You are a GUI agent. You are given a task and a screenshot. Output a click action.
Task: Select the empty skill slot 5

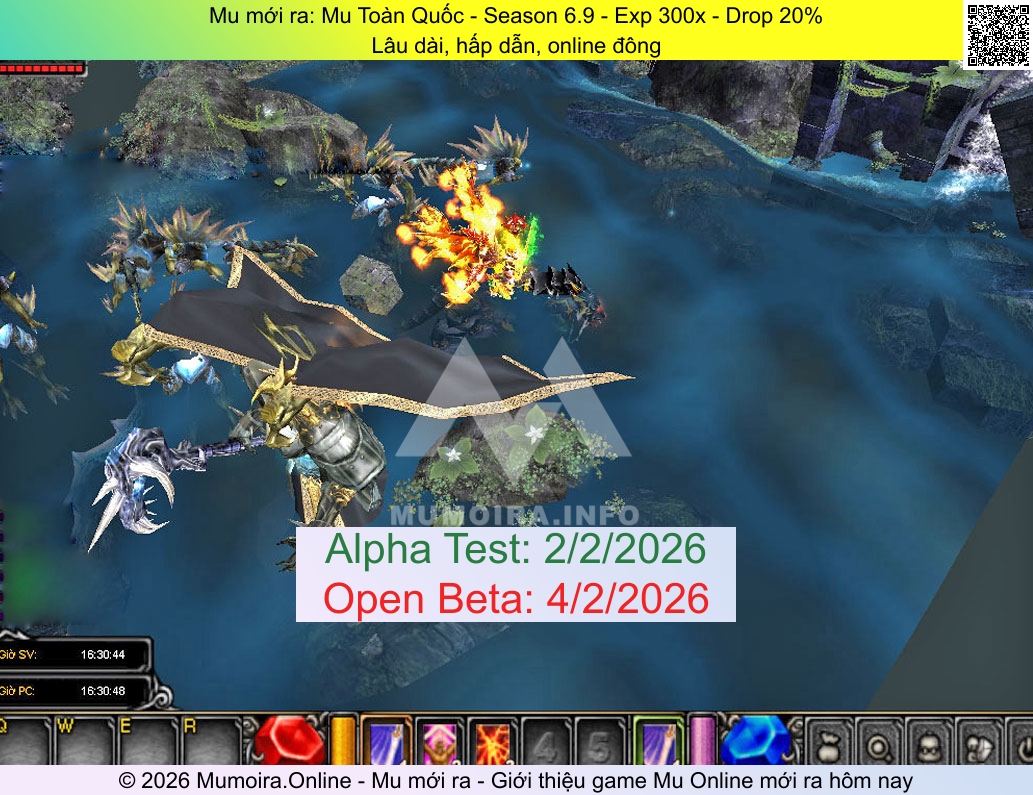click(x=599, y=743)
